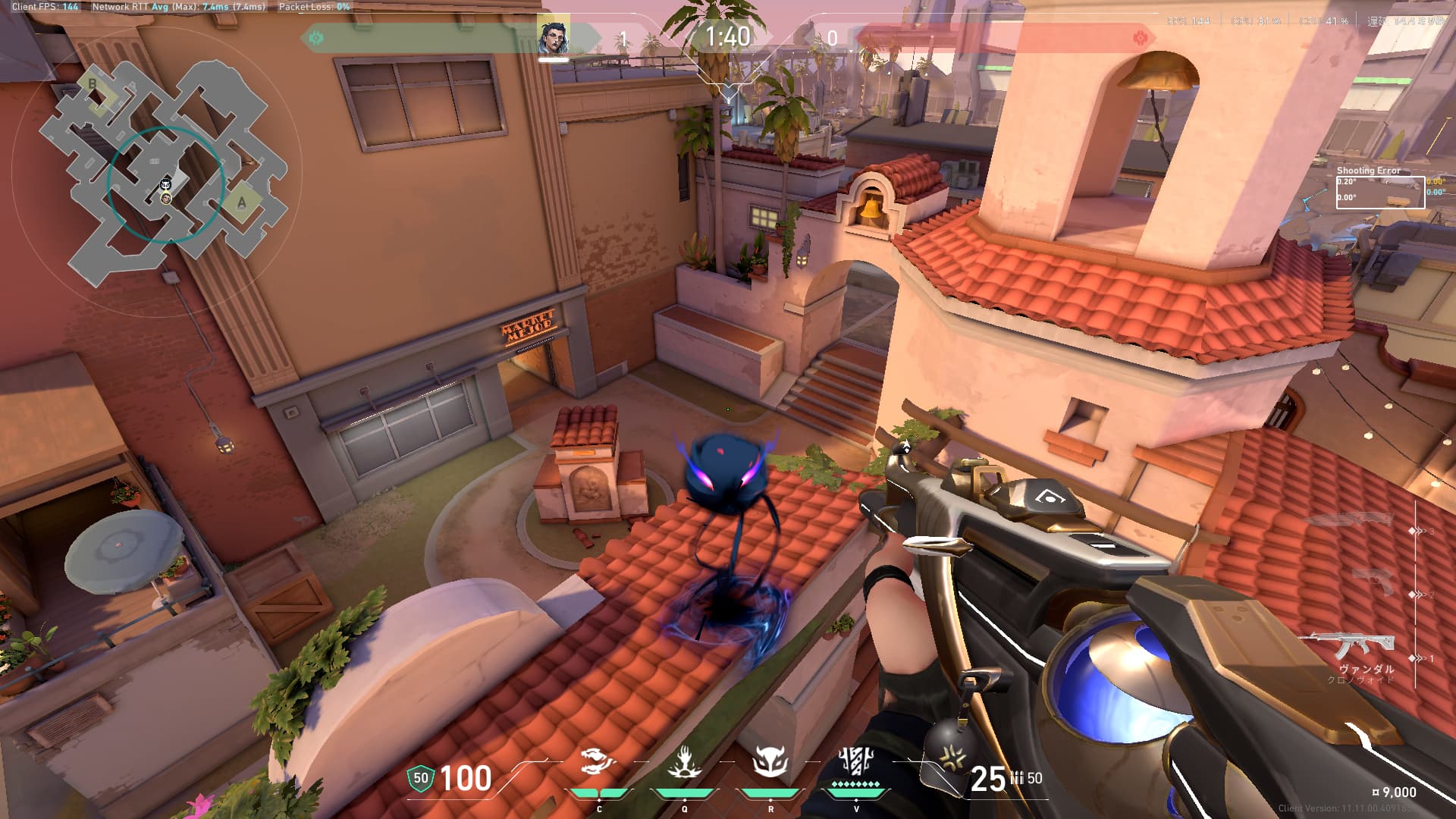This screenshot has height=819, width=1456.
Task: Click the minimap in the corner
Action: pyautogui.click(x=162, y=173)
